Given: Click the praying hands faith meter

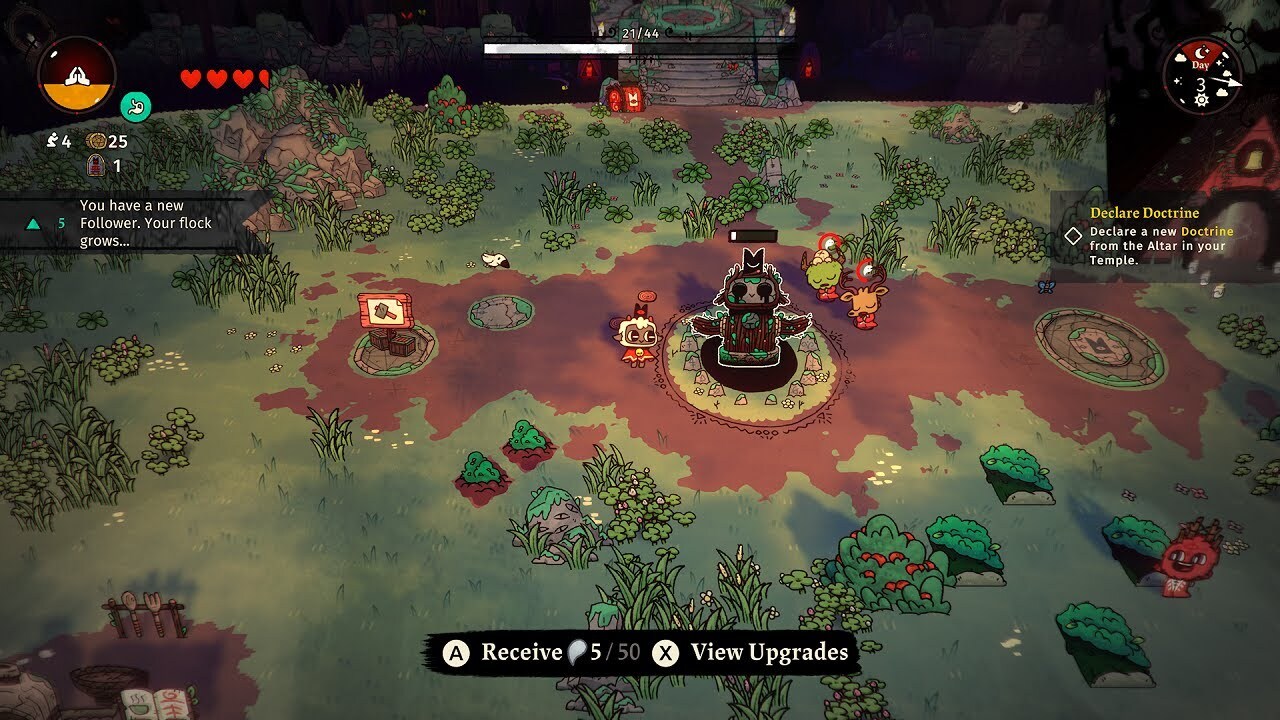Looking at the screenshot, I should tap(77, 75).
